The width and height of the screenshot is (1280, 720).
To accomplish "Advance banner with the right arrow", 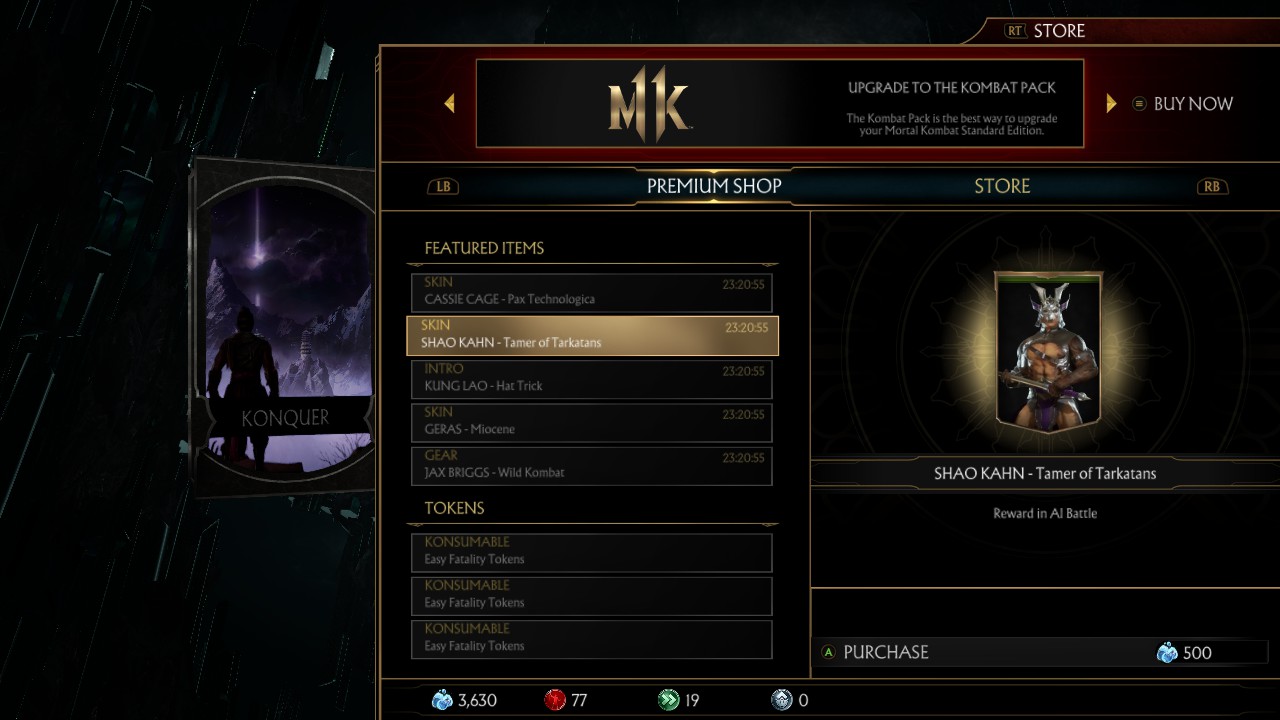I will click(1111, 103).
